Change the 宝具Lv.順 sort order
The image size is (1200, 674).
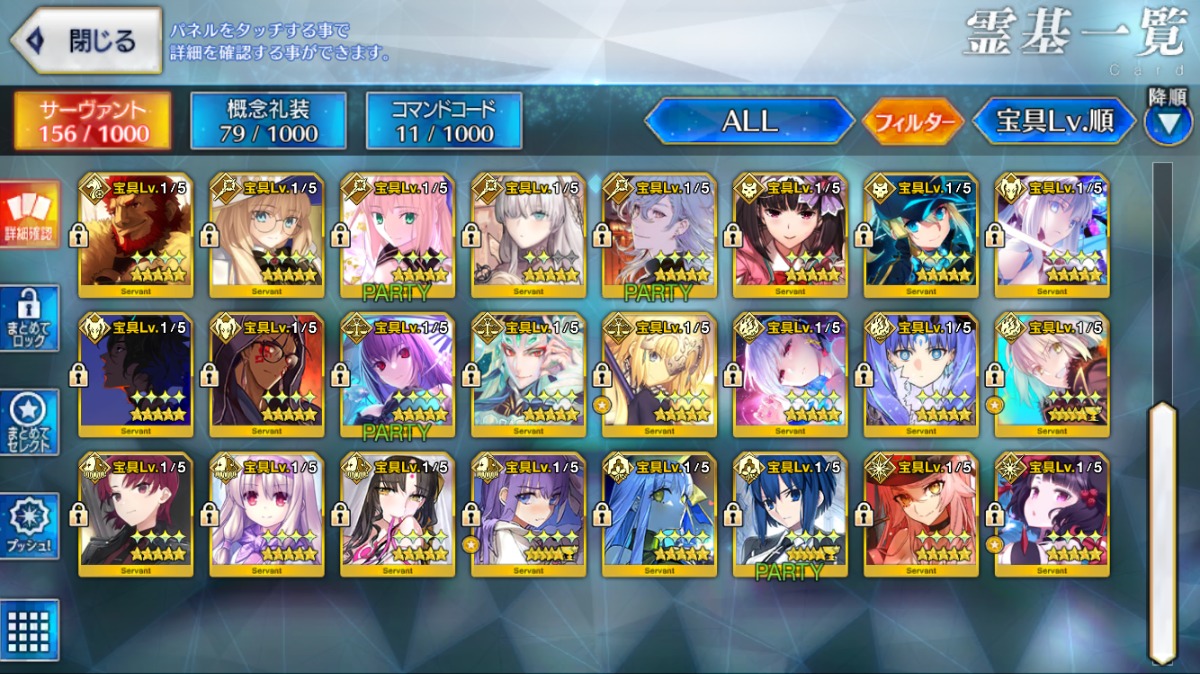[1054, 121]
